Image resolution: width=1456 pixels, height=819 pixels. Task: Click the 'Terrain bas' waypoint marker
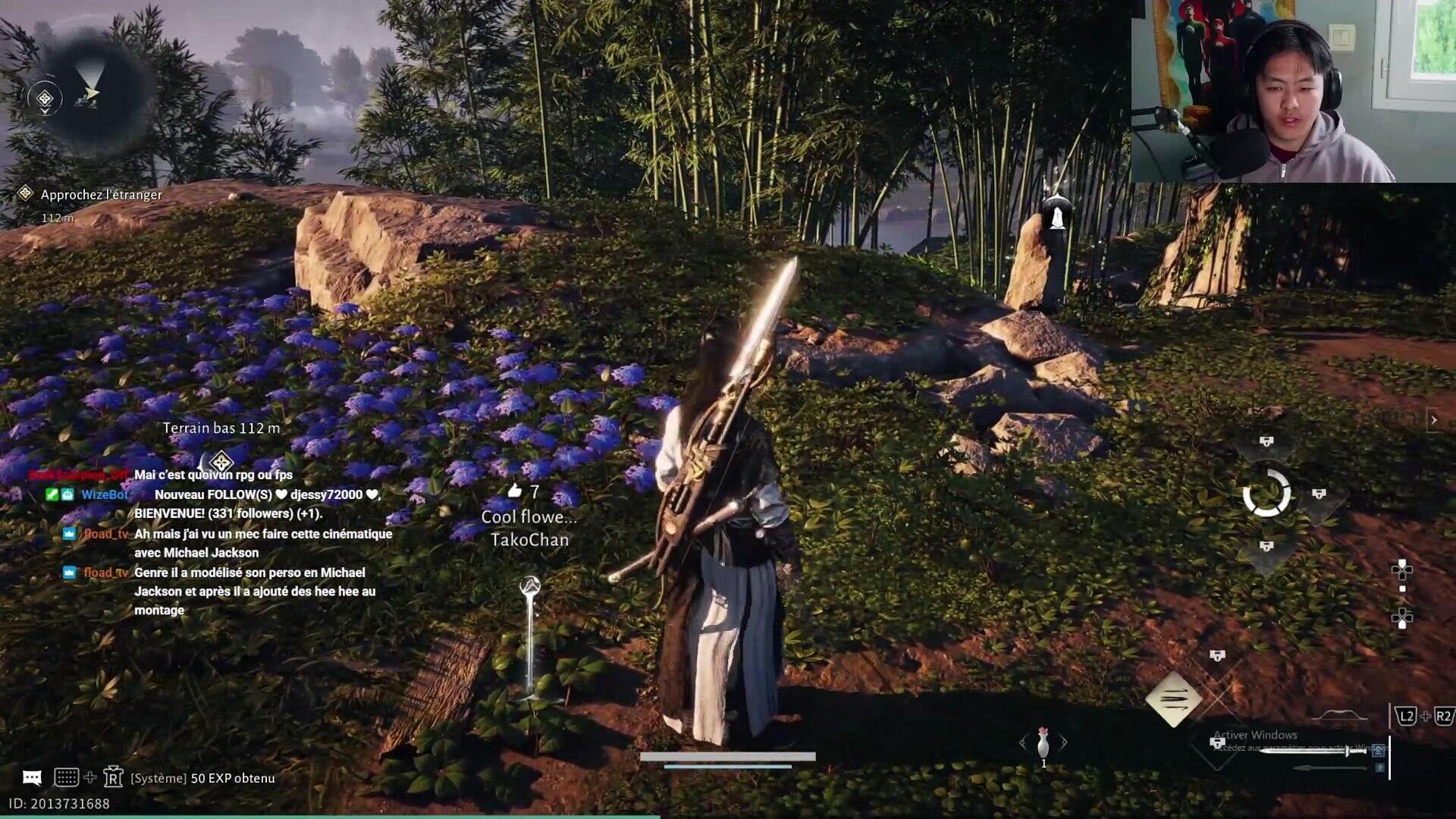click(x=221, y=461)
